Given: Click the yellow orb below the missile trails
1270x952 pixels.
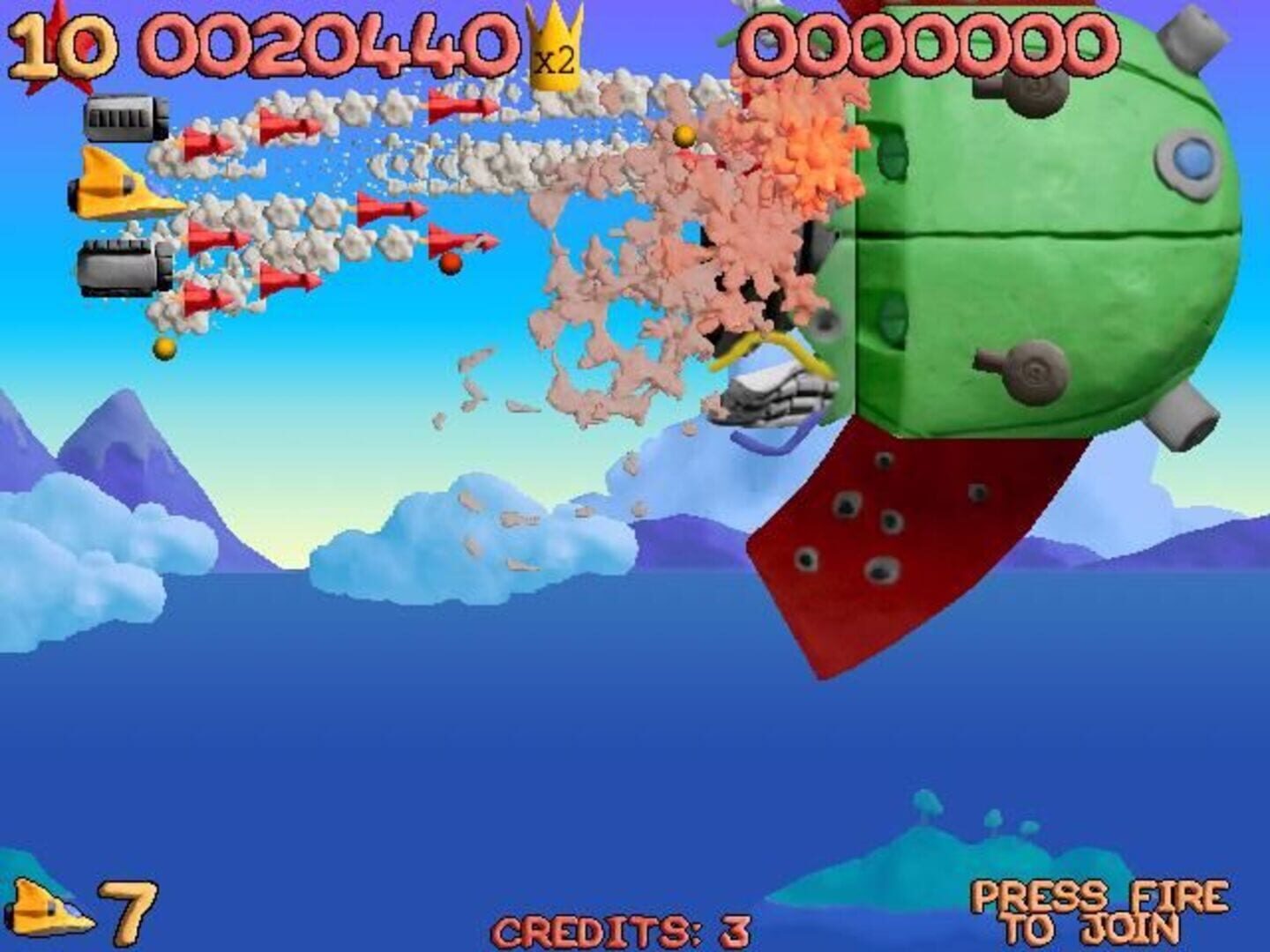Looking at the screenshot, I should pos(163,350).
